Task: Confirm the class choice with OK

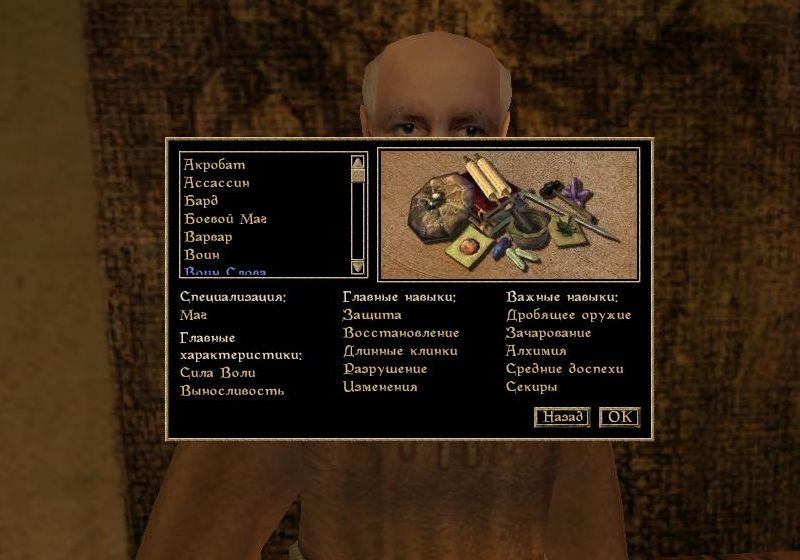Action: point(619,417)
